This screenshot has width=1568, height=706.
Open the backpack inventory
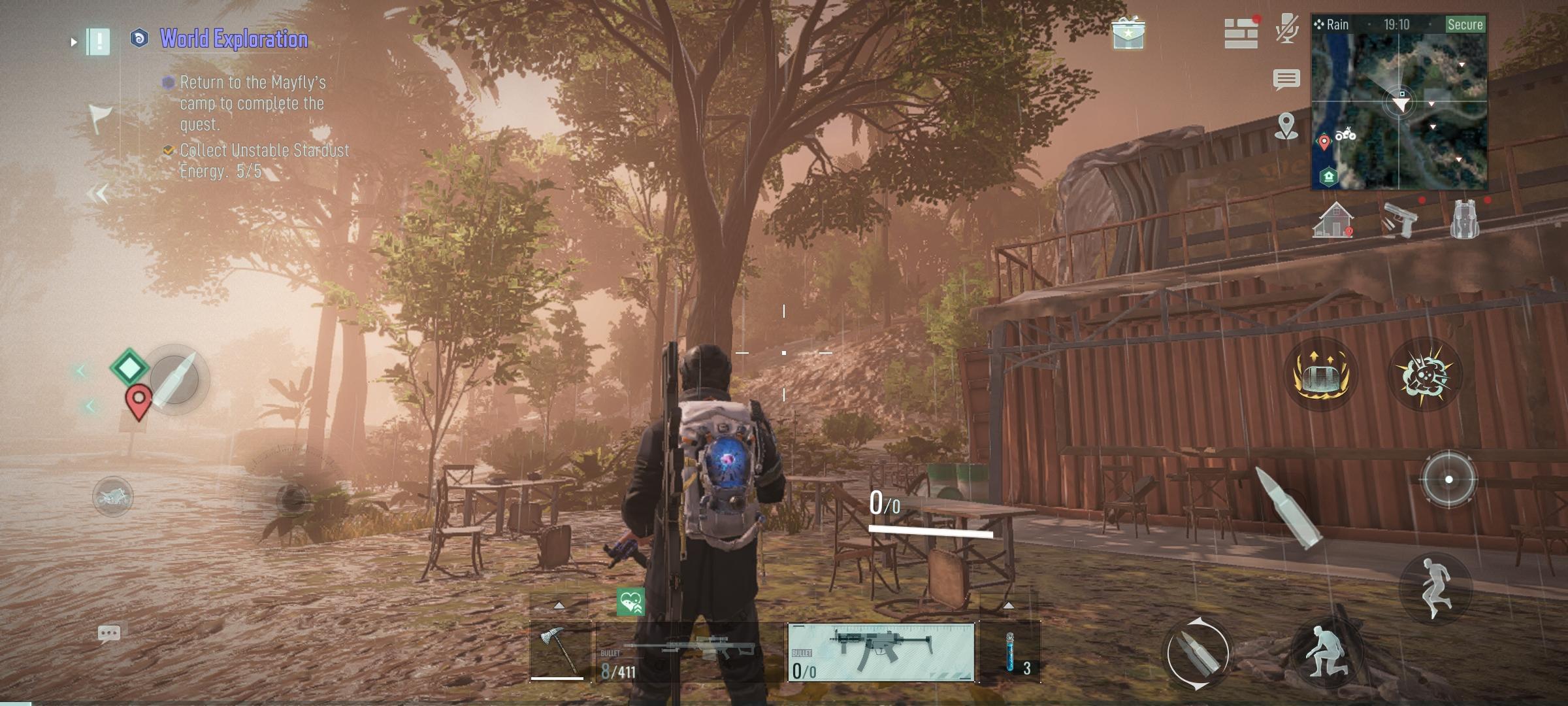pos(1464,220)
